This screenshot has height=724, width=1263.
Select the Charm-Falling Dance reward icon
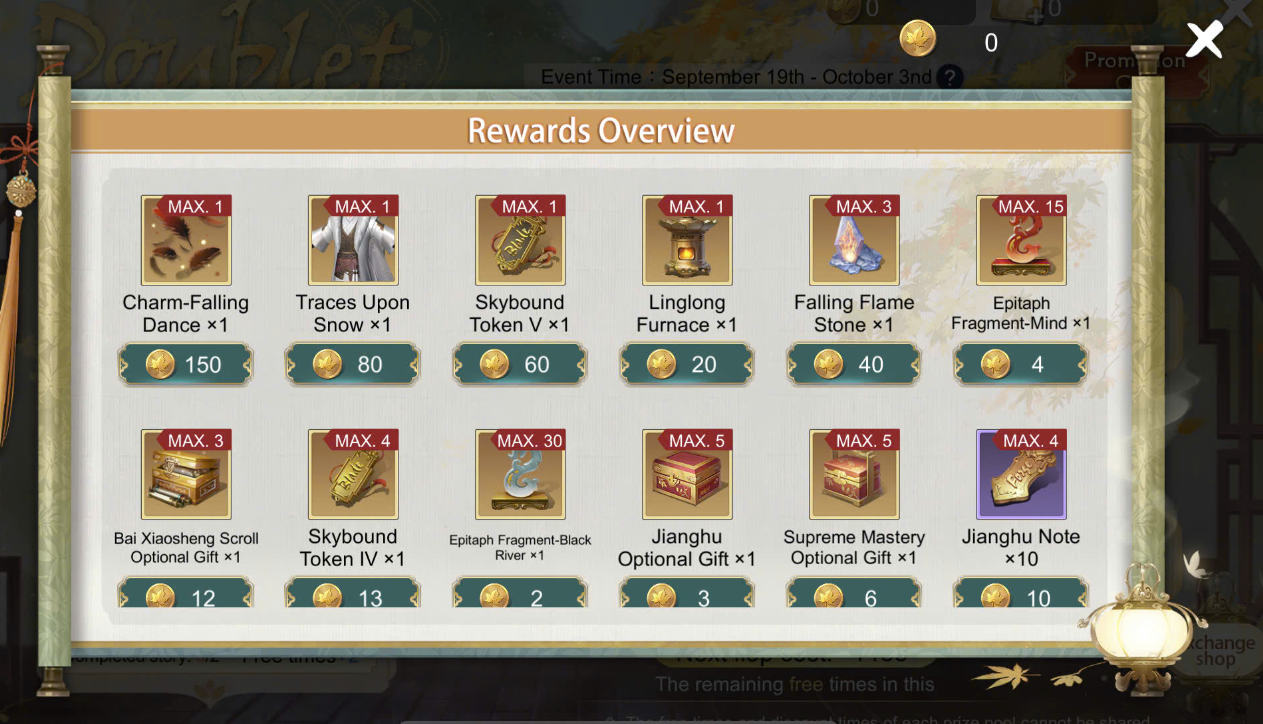click(x=186, y=241)
